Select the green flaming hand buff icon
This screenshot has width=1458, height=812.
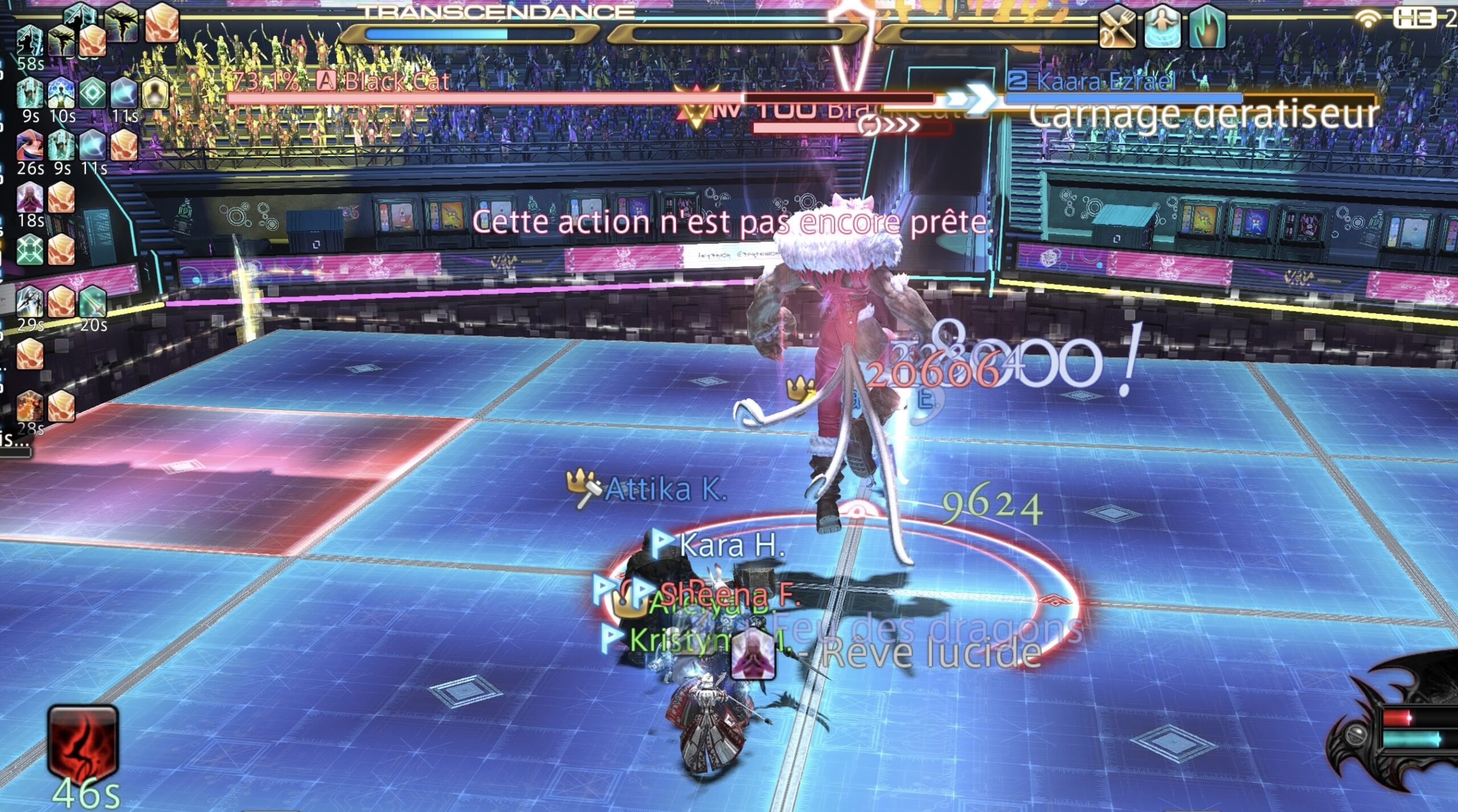[1207, 27]
